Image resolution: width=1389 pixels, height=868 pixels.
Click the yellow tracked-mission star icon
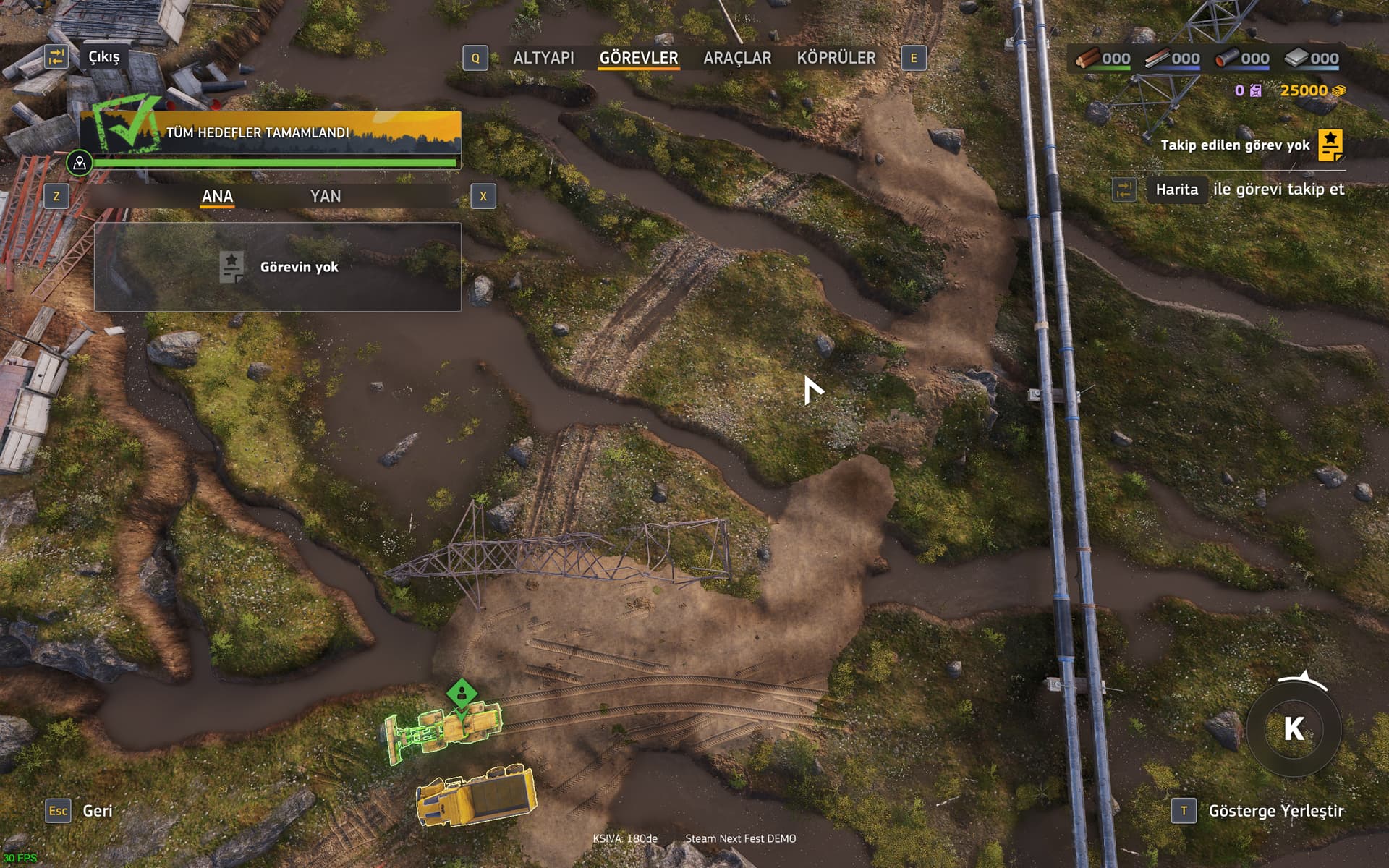[x=1330, y=145]
